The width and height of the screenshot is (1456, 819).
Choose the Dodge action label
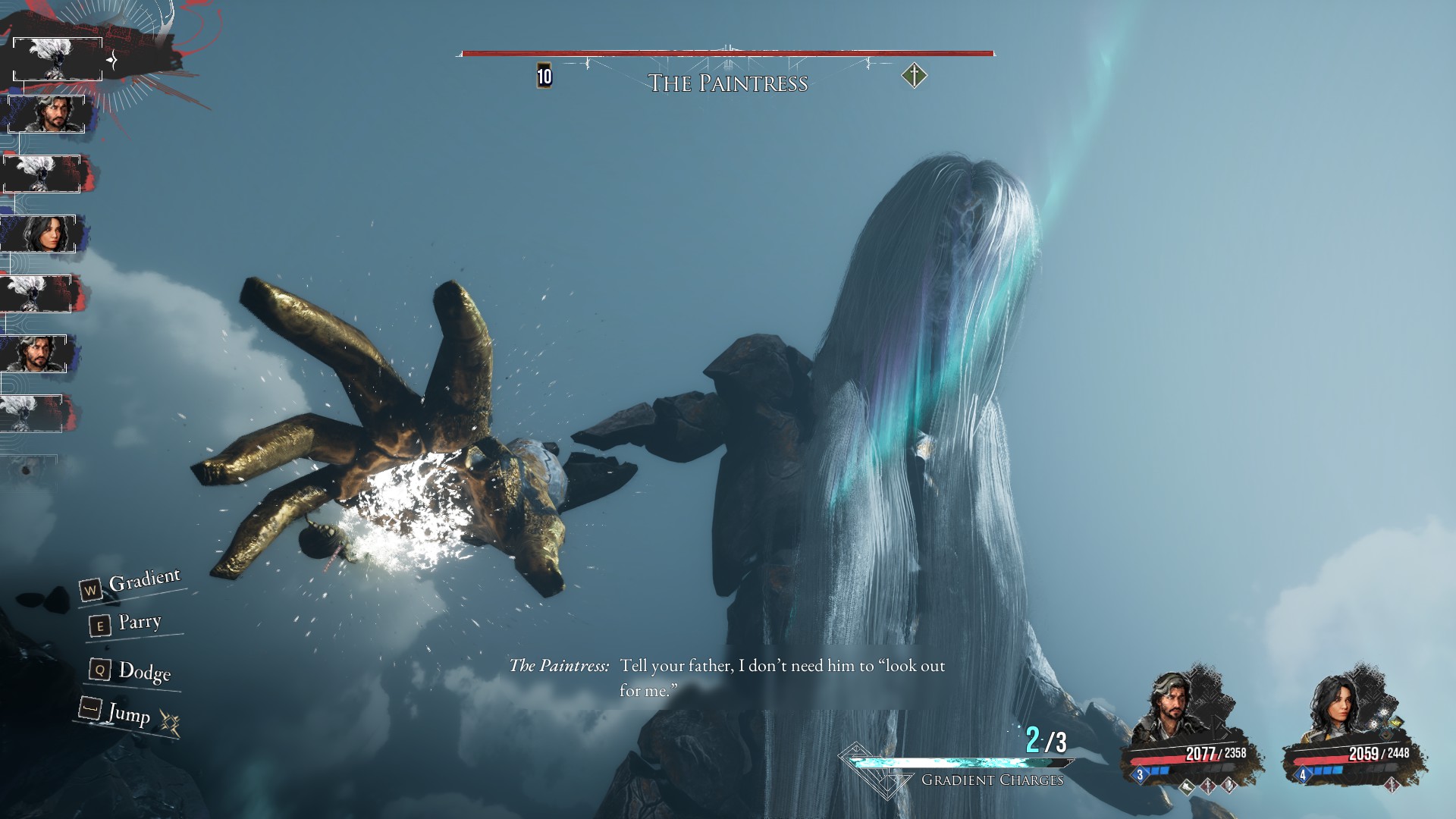pyautogui.click(x=144, y=671)
